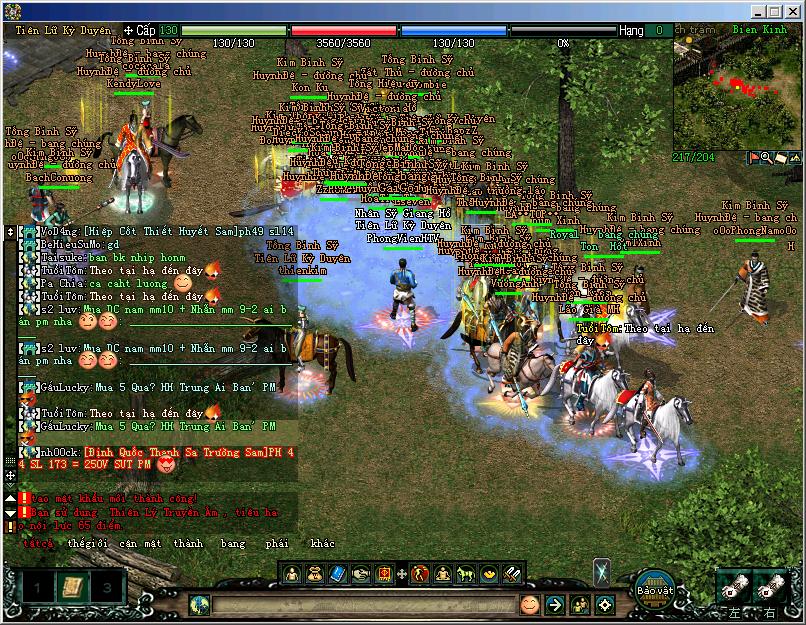Viewport: 806px width, 625px height.
Task: Close the game window
Action: point(792,11)
